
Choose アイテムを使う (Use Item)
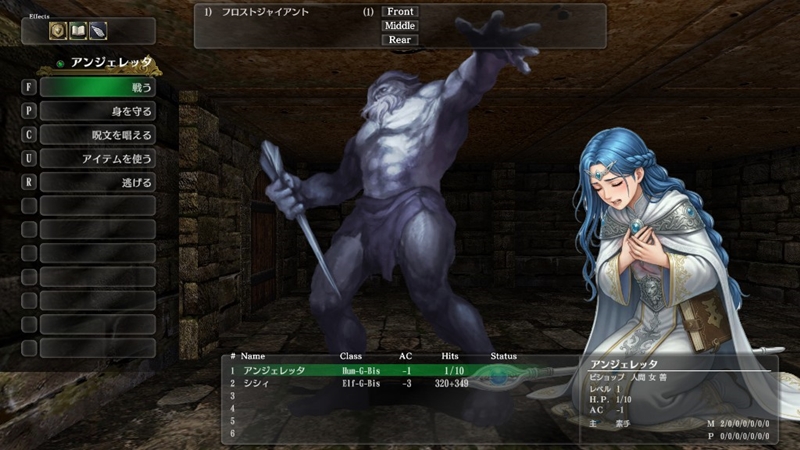(x=97, y=159)
